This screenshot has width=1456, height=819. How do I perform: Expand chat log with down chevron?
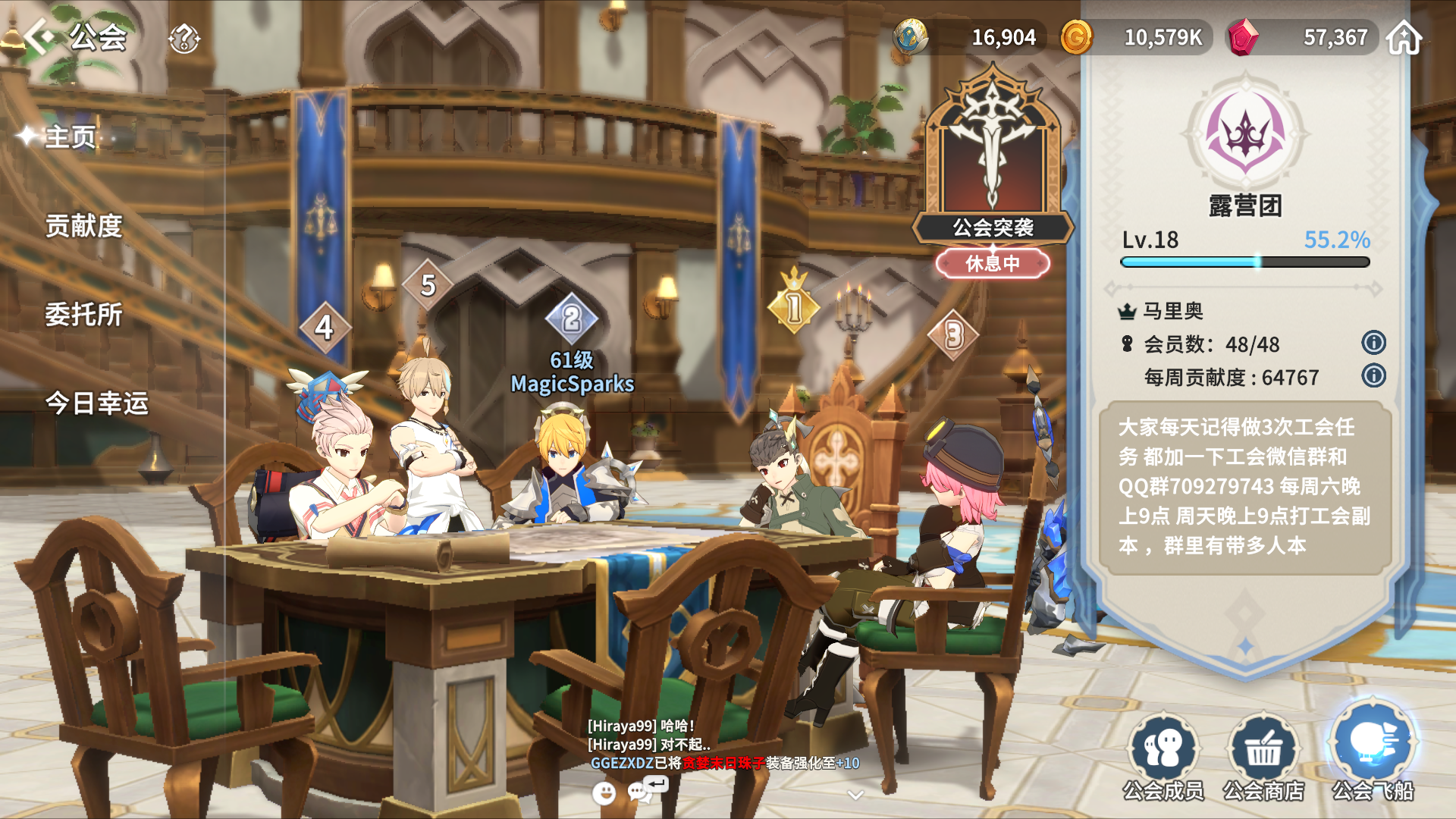coord(855,795)
